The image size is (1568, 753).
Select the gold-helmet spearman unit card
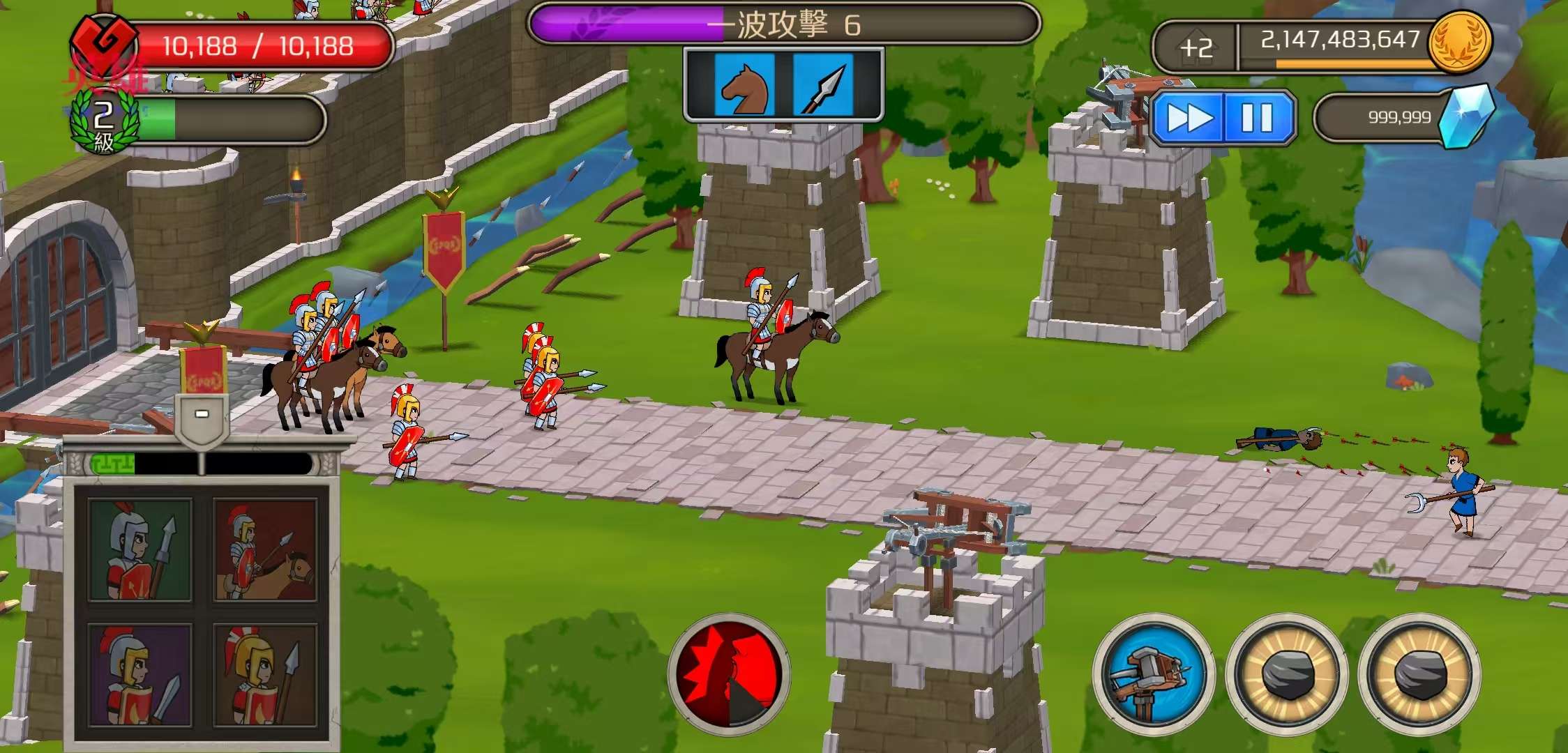(265, 675)
